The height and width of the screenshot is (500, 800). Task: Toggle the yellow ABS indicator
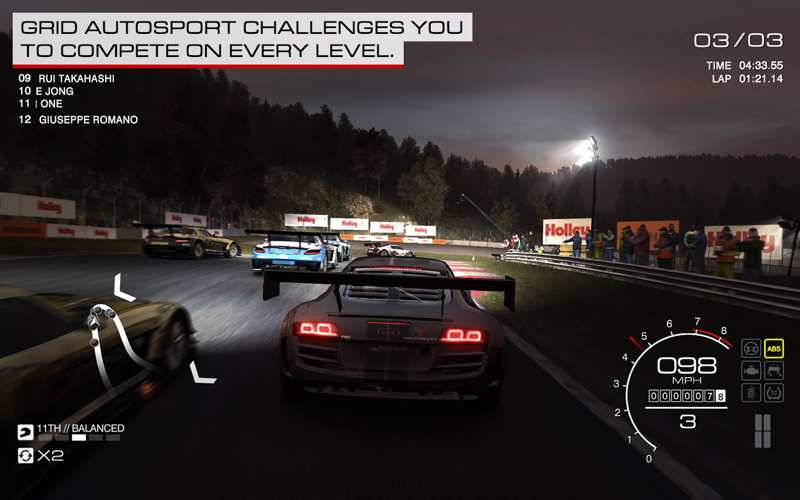(773, 349)
